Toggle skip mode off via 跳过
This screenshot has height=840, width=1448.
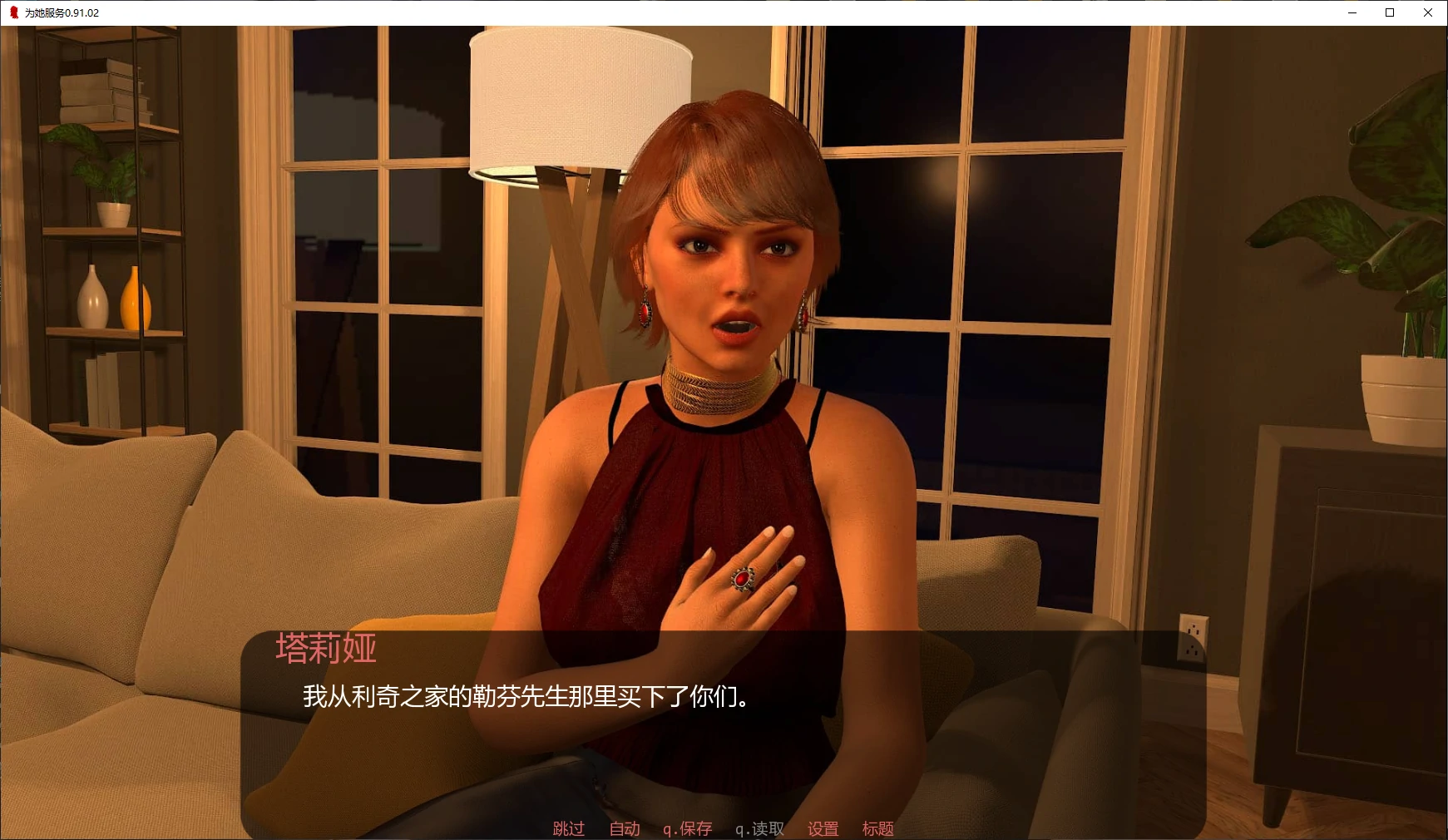(566, 828)
